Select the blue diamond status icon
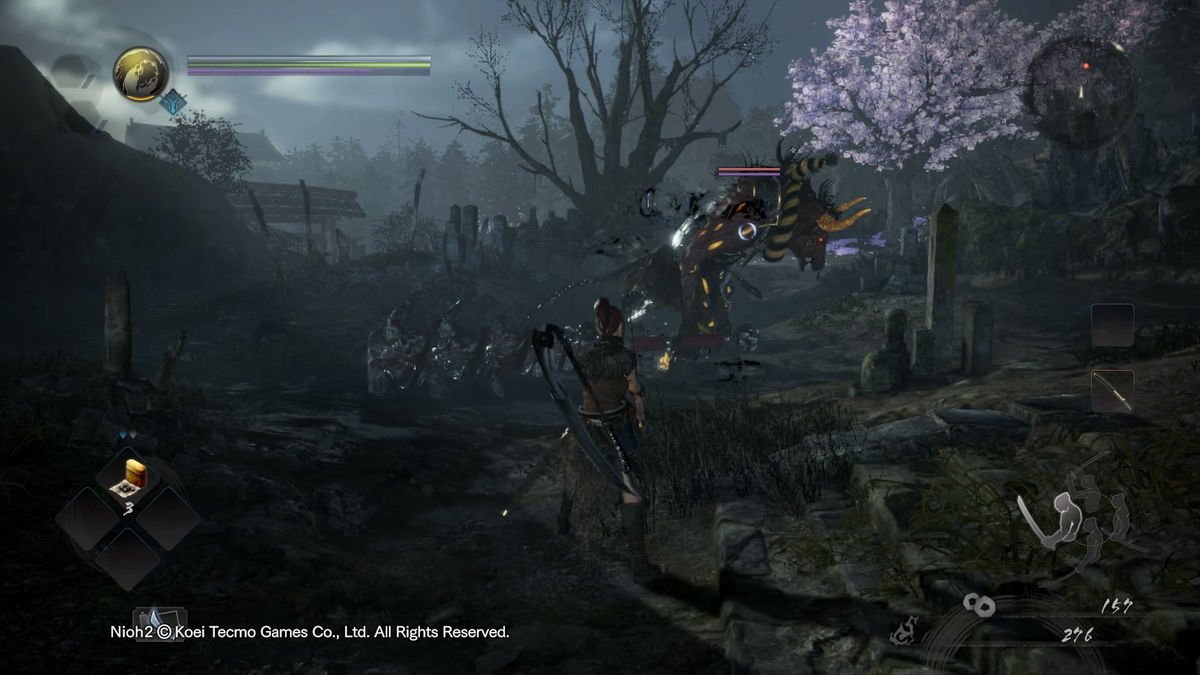This screenshot has height=675, width=1200. 175,102
